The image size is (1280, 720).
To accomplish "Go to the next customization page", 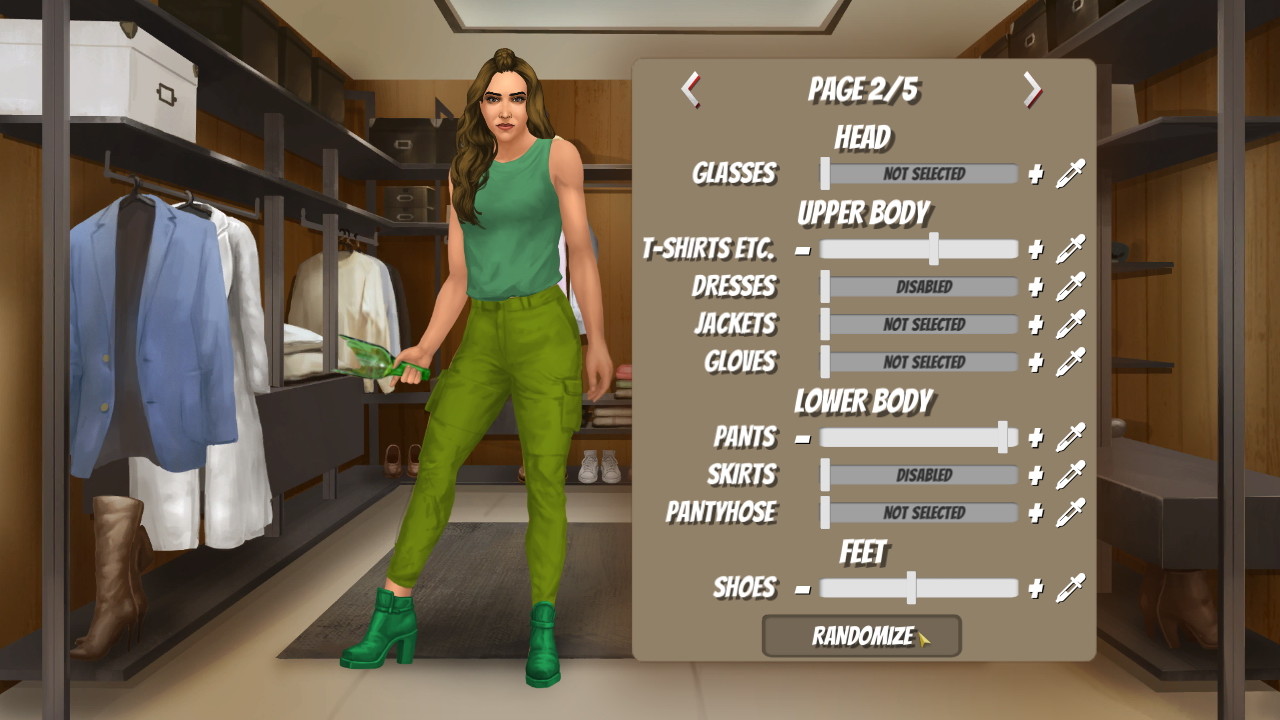I will pyautogui.click(x=1034, y=89).
